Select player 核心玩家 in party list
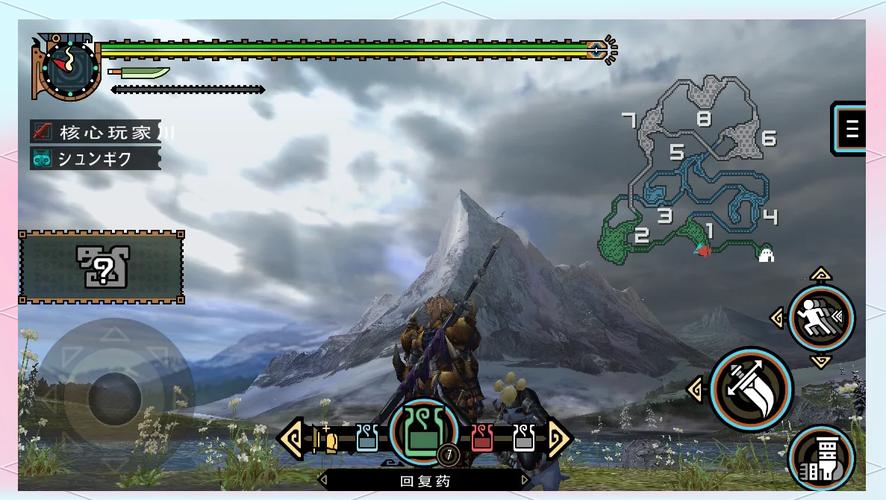 pos(95,132)
